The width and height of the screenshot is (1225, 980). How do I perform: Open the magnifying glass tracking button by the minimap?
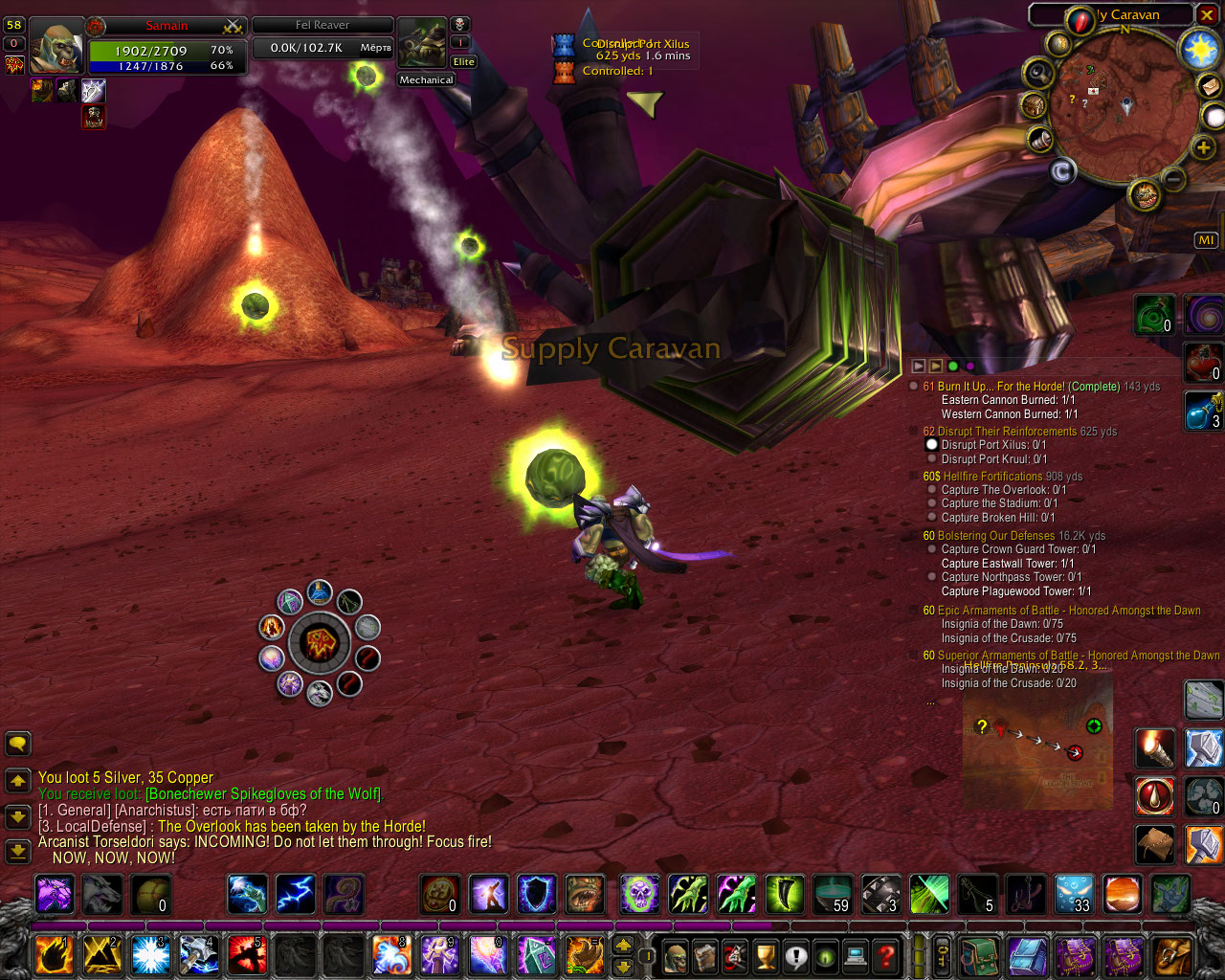point(1037,73)
